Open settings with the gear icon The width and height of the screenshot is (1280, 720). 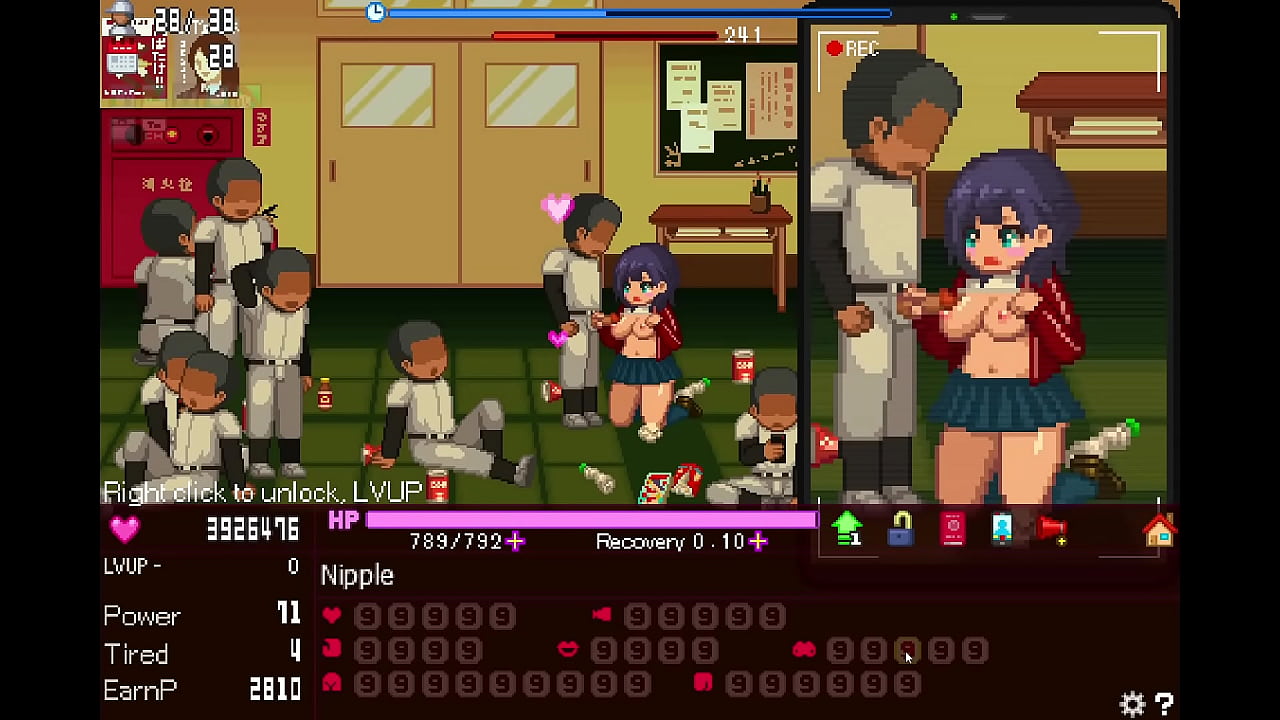coord(1132,704)
